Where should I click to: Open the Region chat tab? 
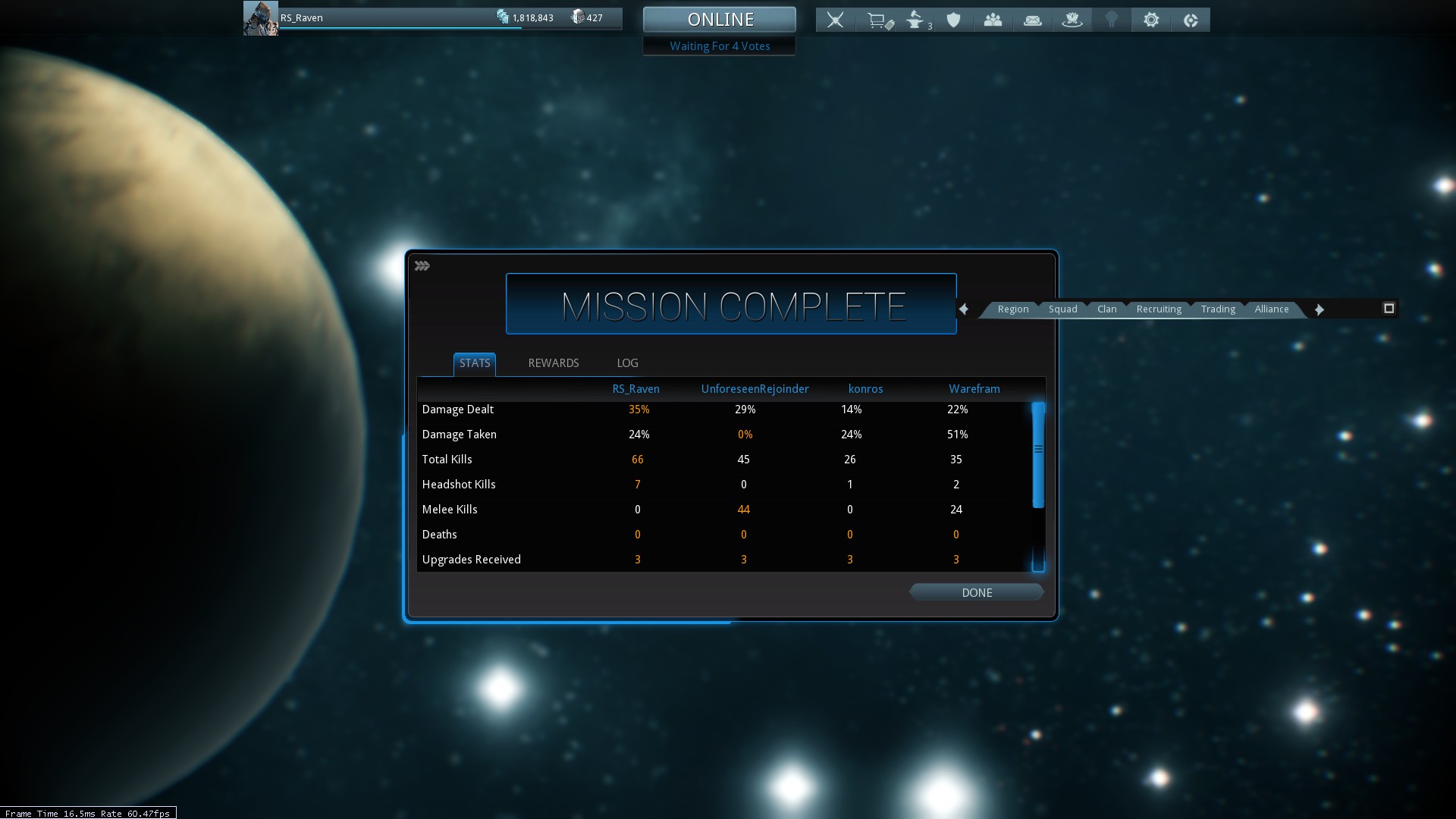click(1012, 309)
